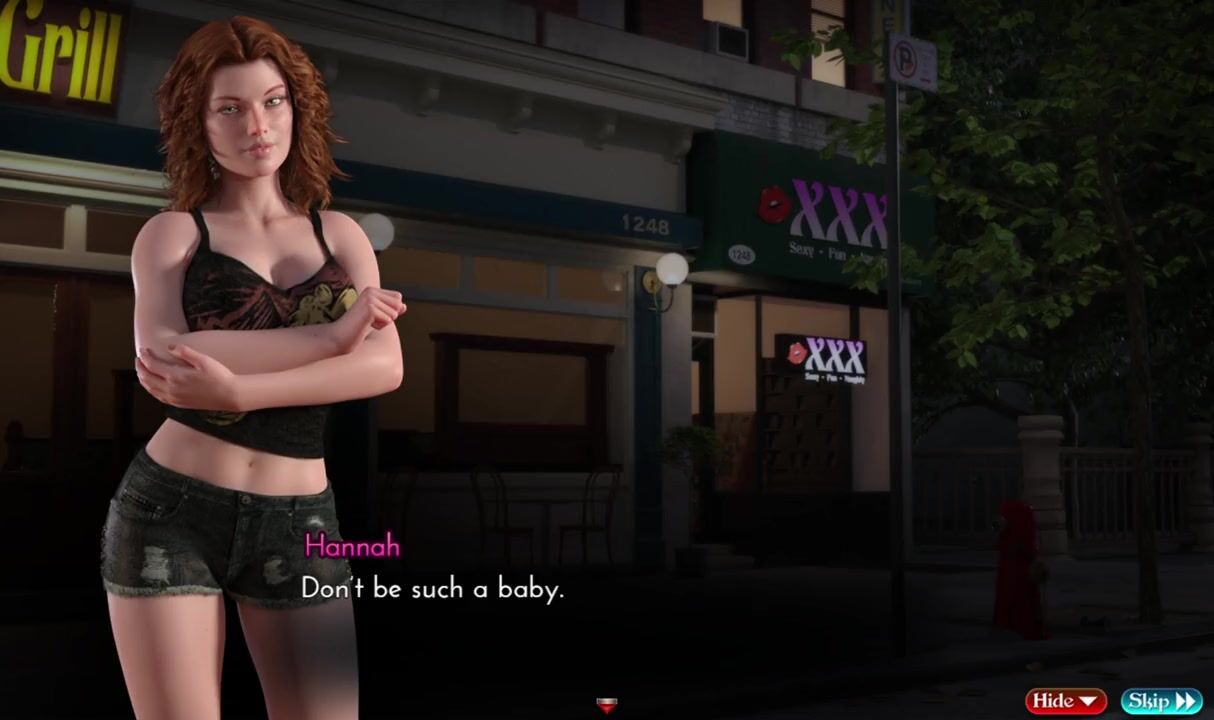Hide the dialogue text box

point(1065,701)
